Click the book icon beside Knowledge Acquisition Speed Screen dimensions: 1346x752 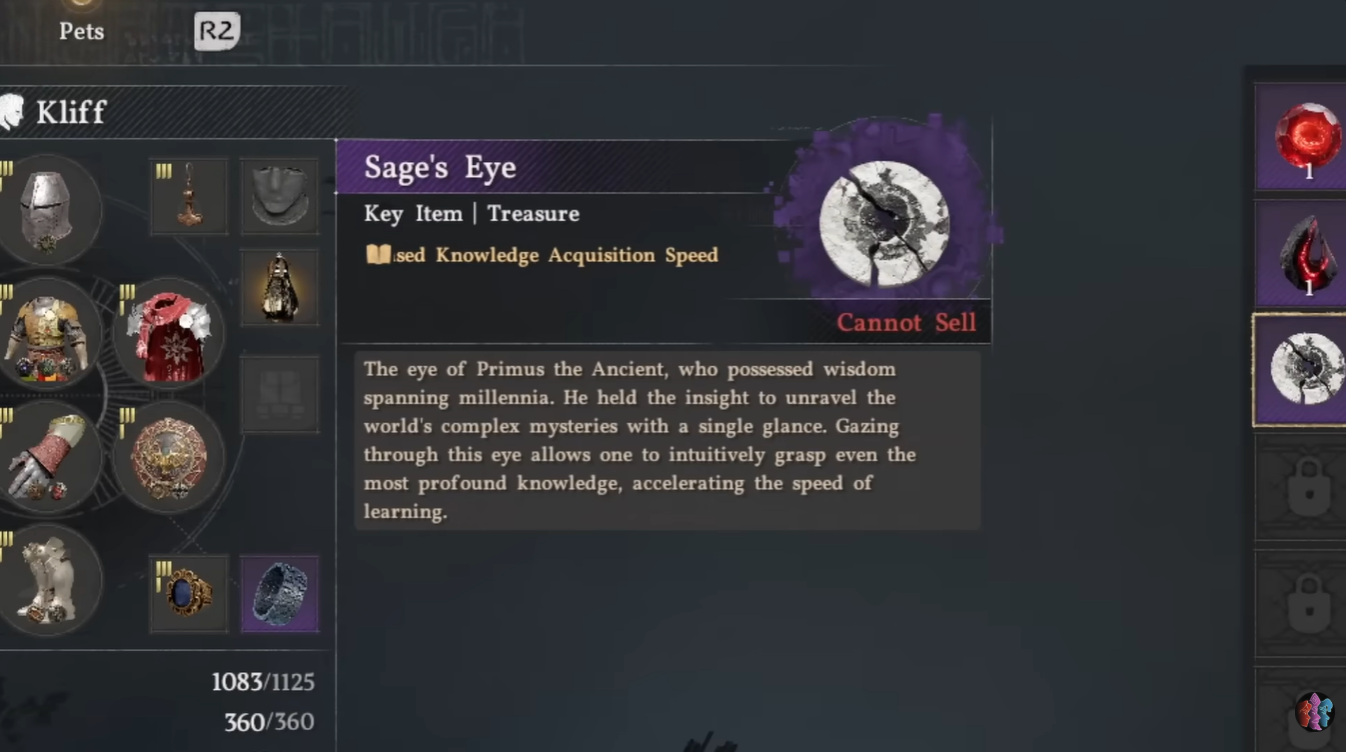click(x=376, y=255)
